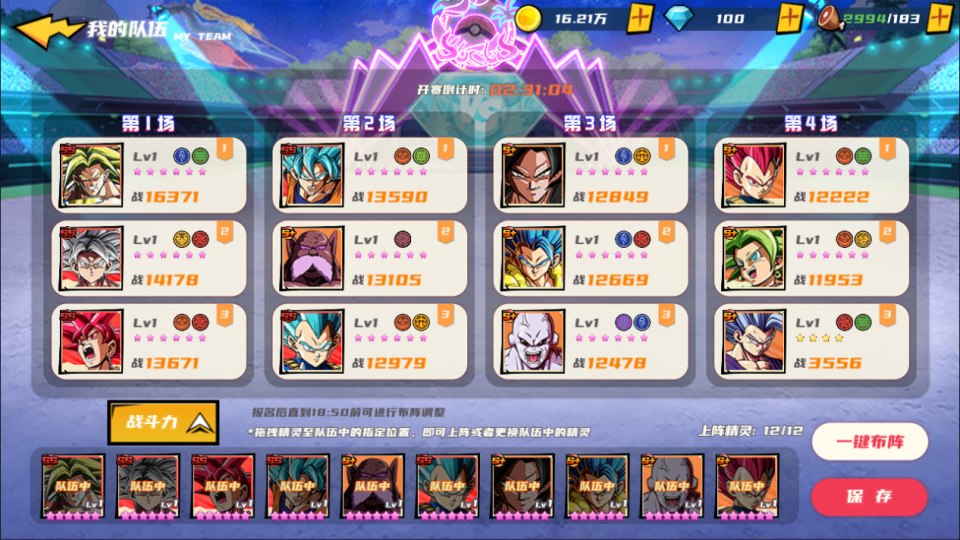Screen dimensions: 960x540
Task: Select the fighter card with power 14178
Action: point(145,258)
